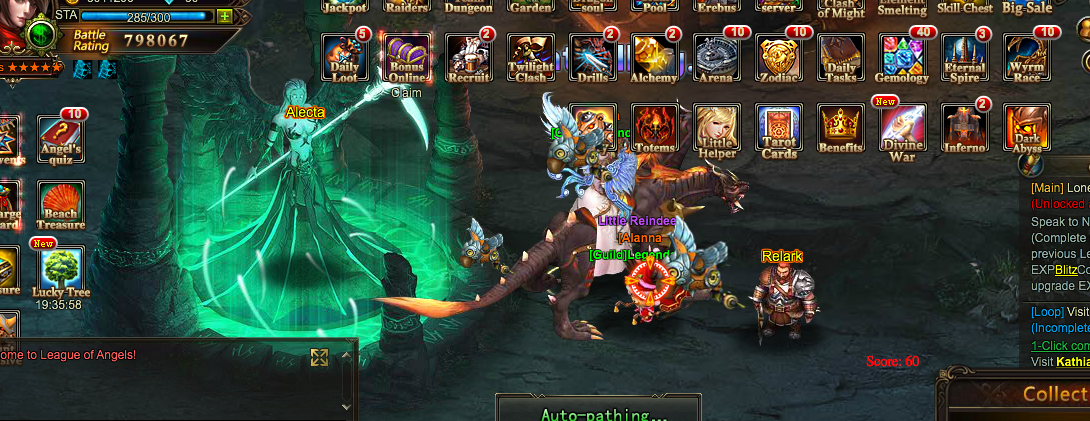View the Benefits crown icon
The width and height of the screenshot is (1090, 421).
841,128
